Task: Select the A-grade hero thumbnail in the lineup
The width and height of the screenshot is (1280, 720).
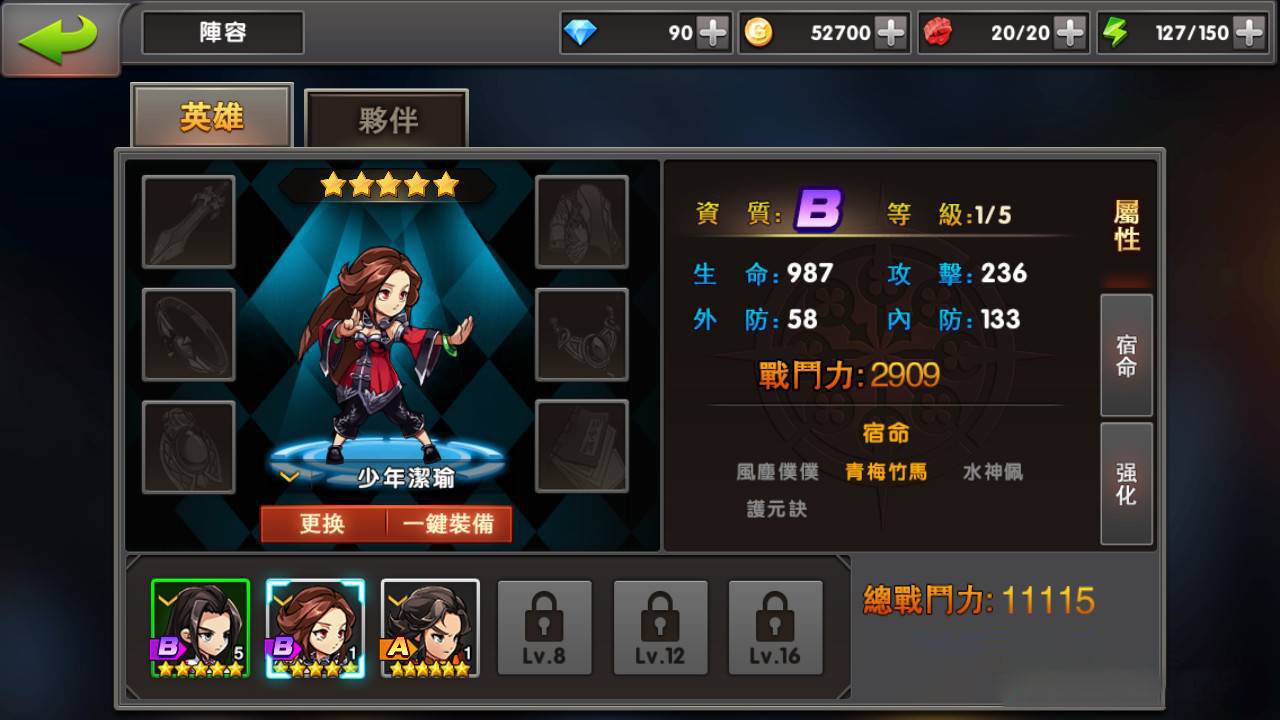Action: [x=432, y=627]
